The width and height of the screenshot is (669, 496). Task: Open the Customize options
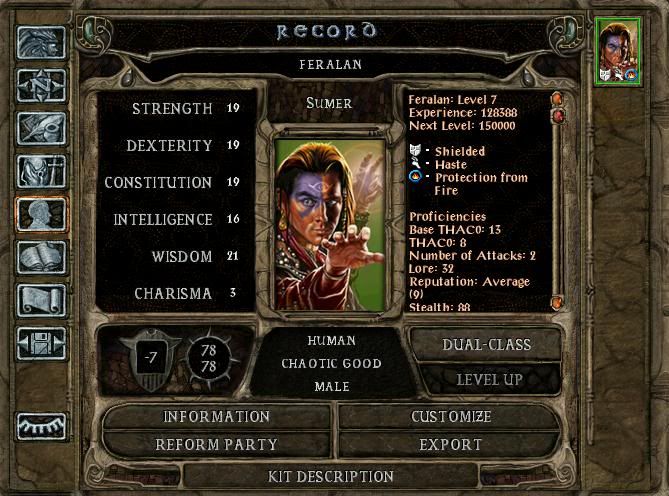point(451,416)
